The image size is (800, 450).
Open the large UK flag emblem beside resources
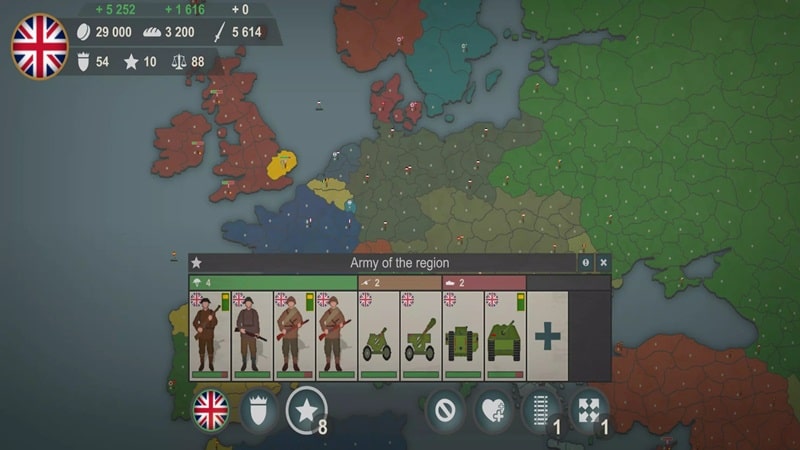(39, 46)
